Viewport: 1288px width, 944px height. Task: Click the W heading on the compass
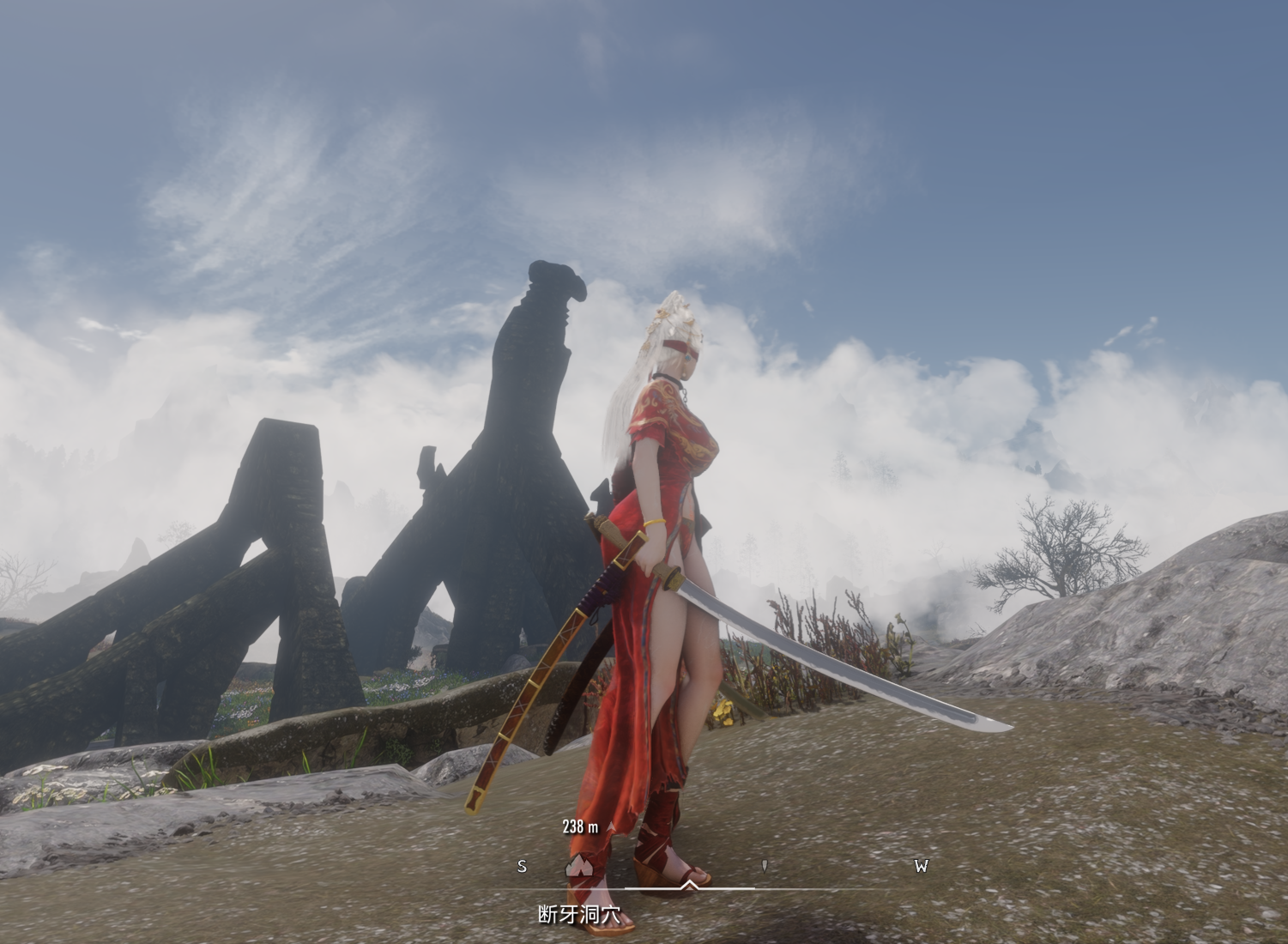[921, 866]
